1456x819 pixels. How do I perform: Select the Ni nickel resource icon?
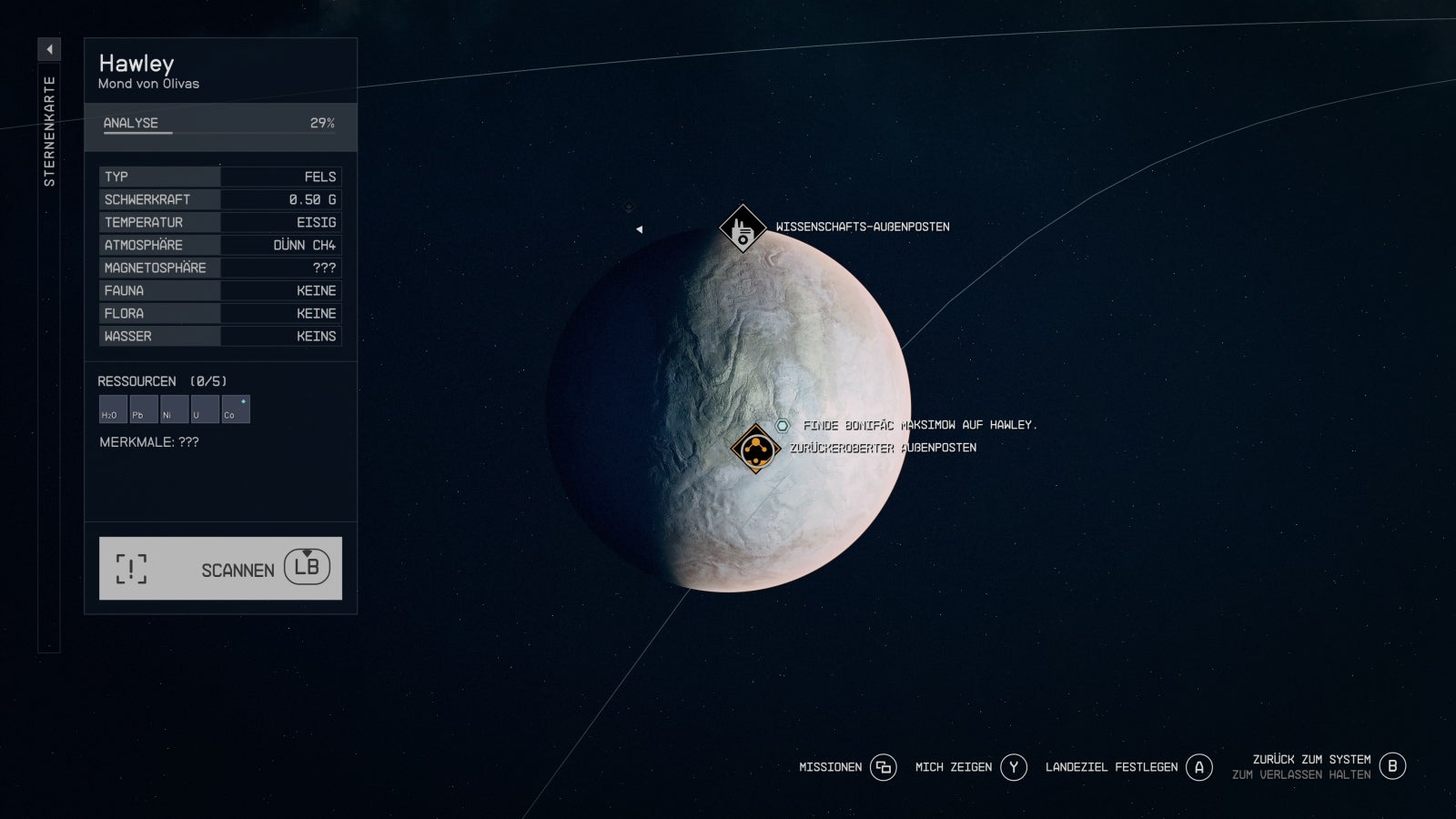[x=172, y=409]
